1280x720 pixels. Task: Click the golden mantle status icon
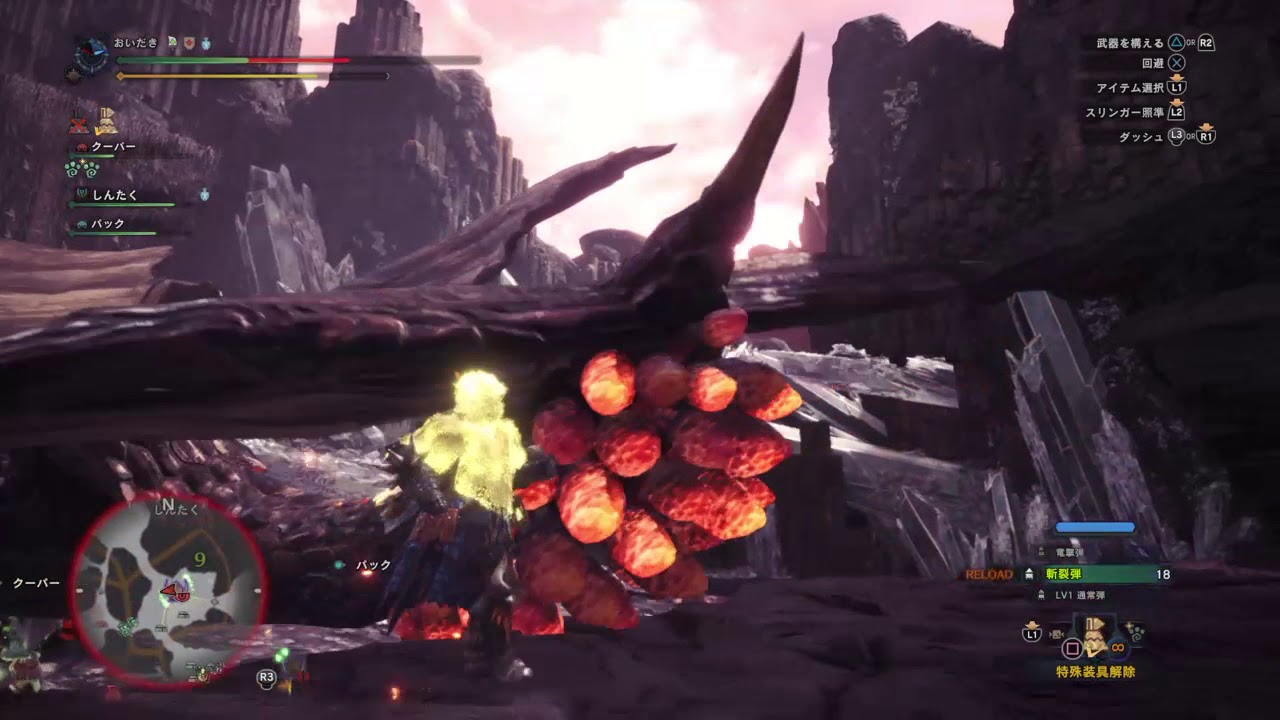click(106, 123)
